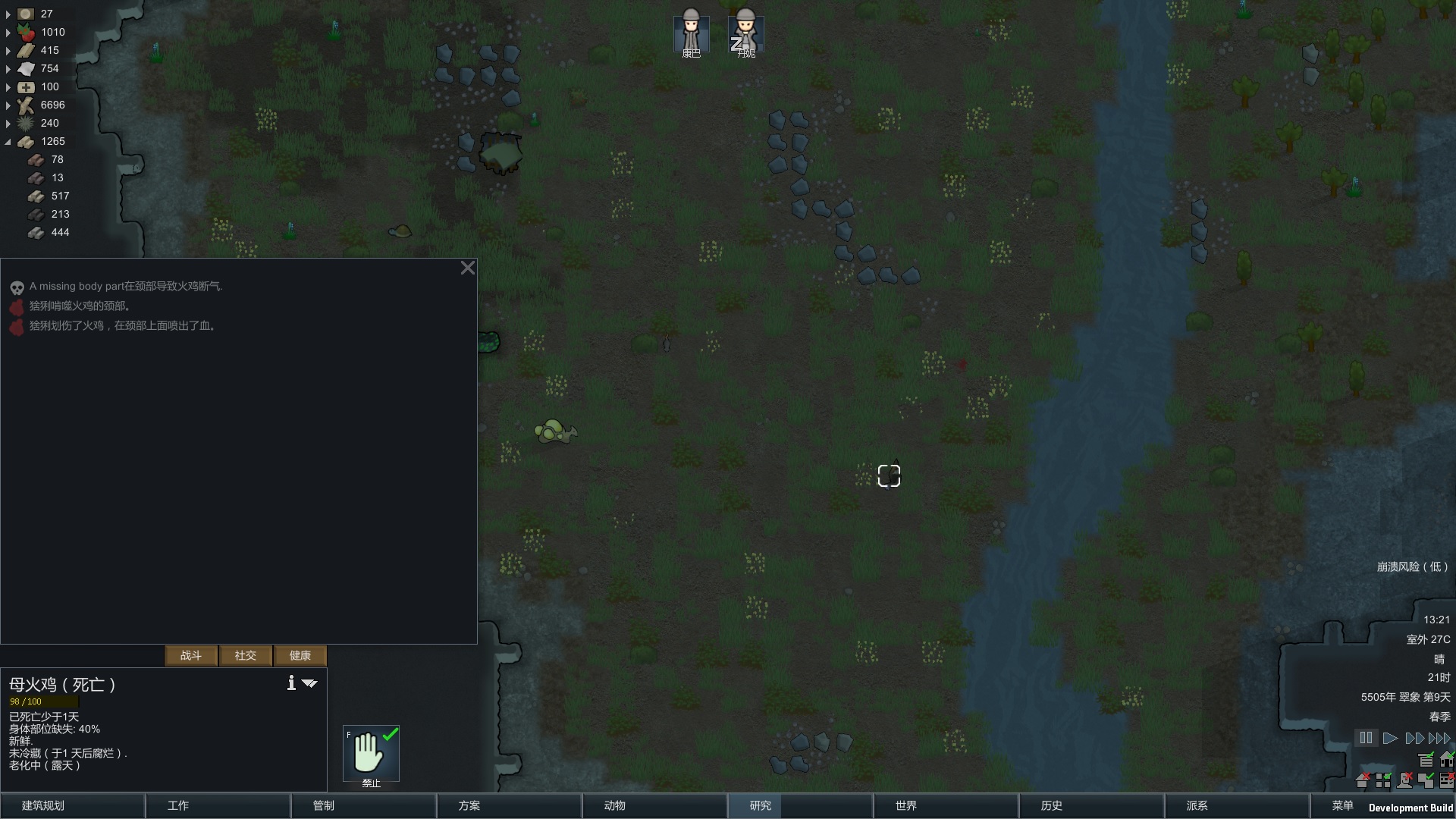Open the 菜单 button

tap(1341, 806)
